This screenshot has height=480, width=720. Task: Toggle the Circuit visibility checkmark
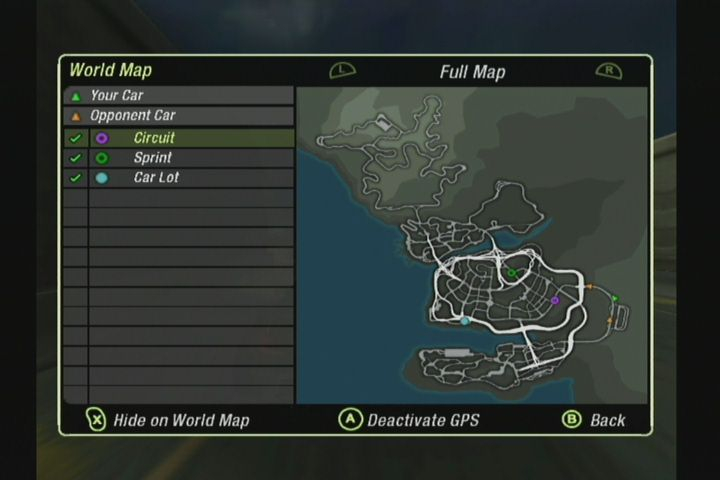point(75,138)
